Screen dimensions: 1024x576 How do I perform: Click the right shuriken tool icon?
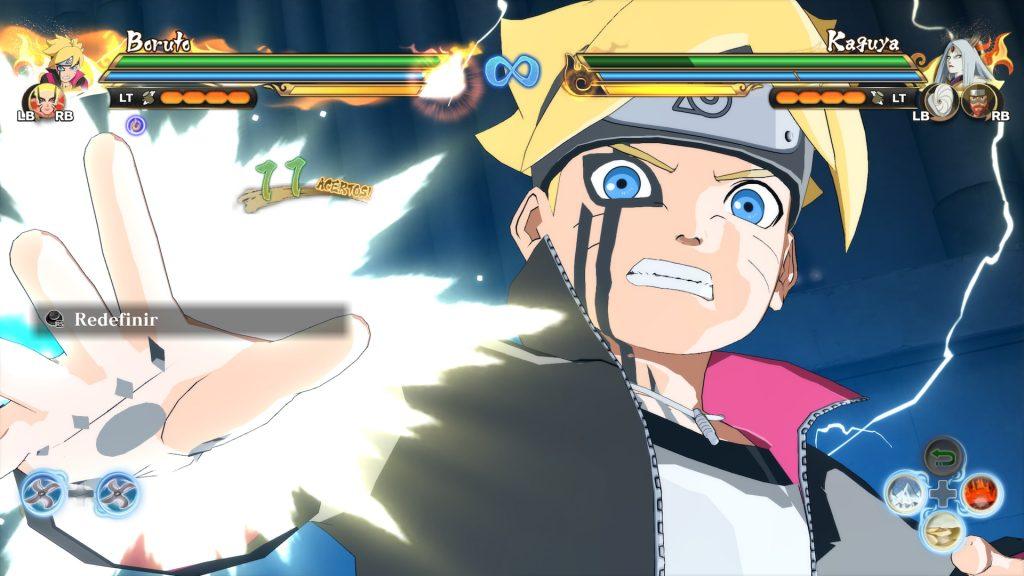pos(115,492)
